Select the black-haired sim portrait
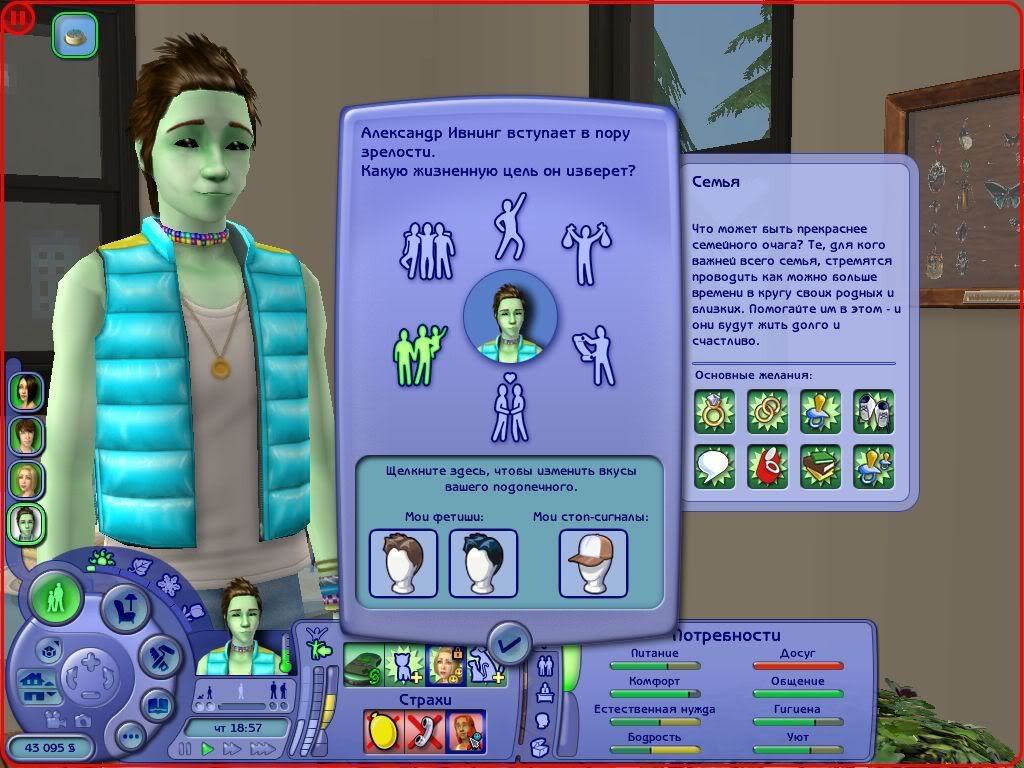This screenshot has width=1024, height=768. [26, 390]
